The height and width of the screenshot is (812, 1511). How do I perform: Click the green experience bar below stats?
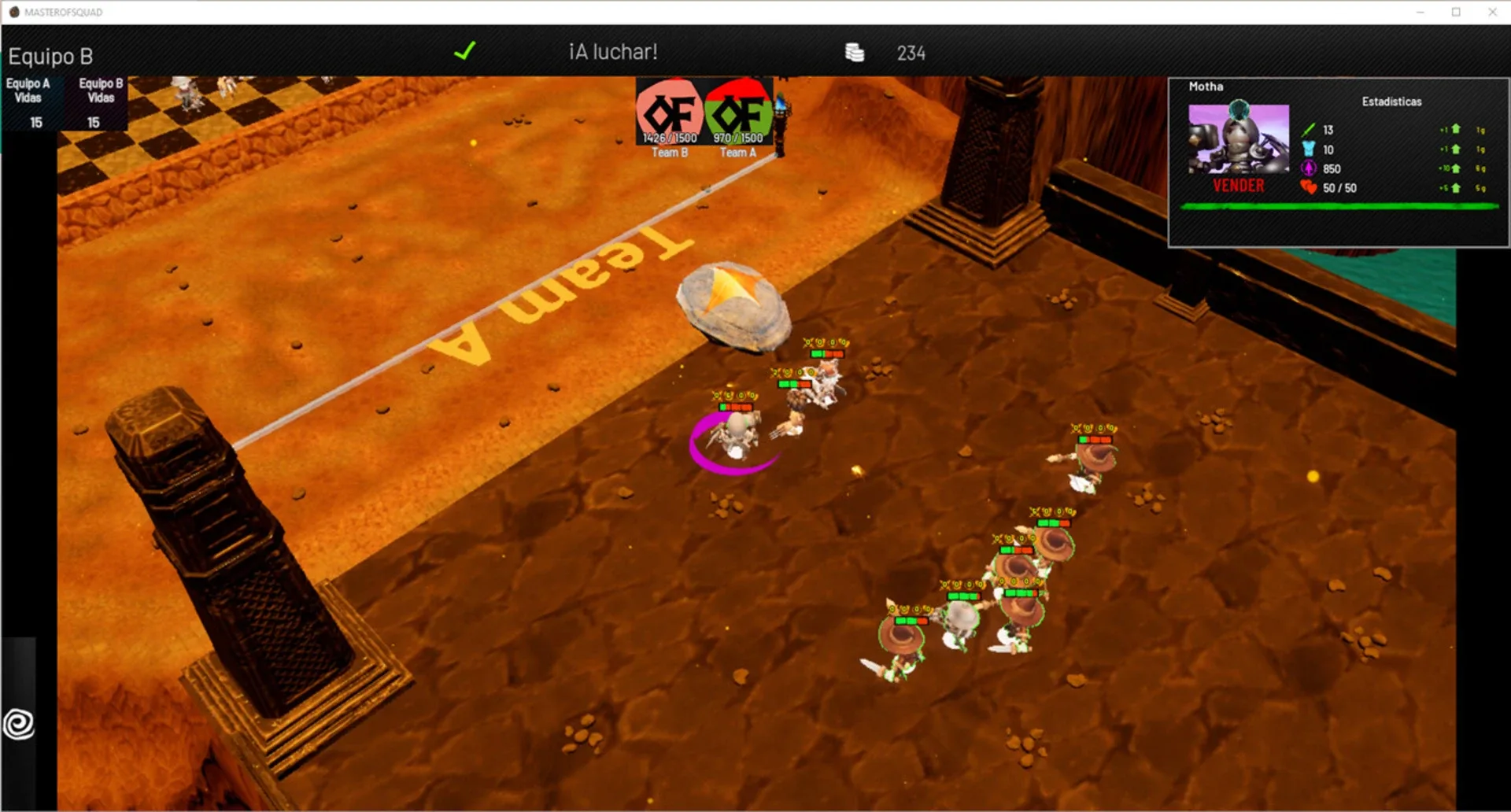(1338, 207)
